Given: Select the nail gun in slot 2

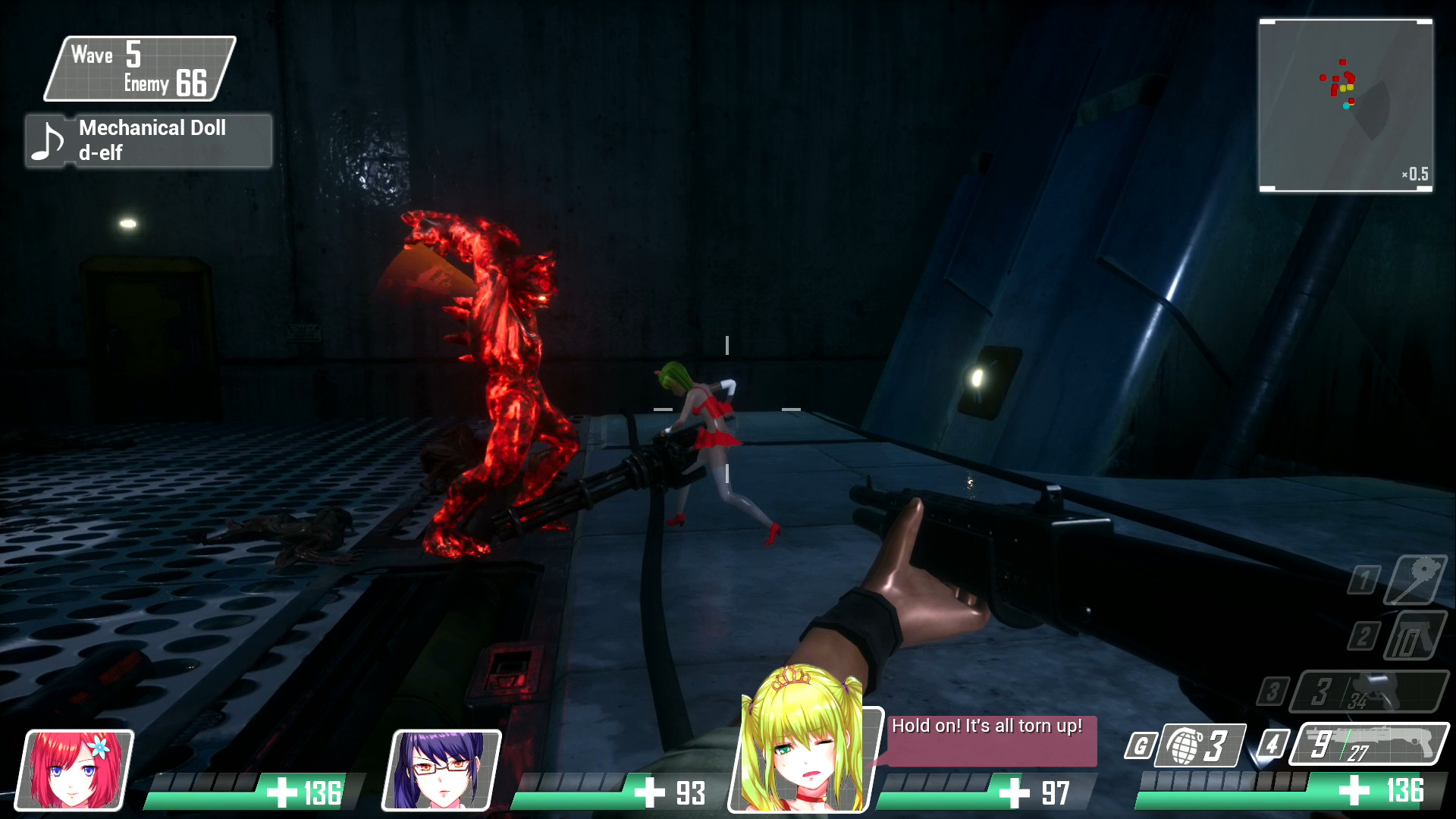Looking at the screenshot, I should pyautogui.click(x=1415, y=635).
